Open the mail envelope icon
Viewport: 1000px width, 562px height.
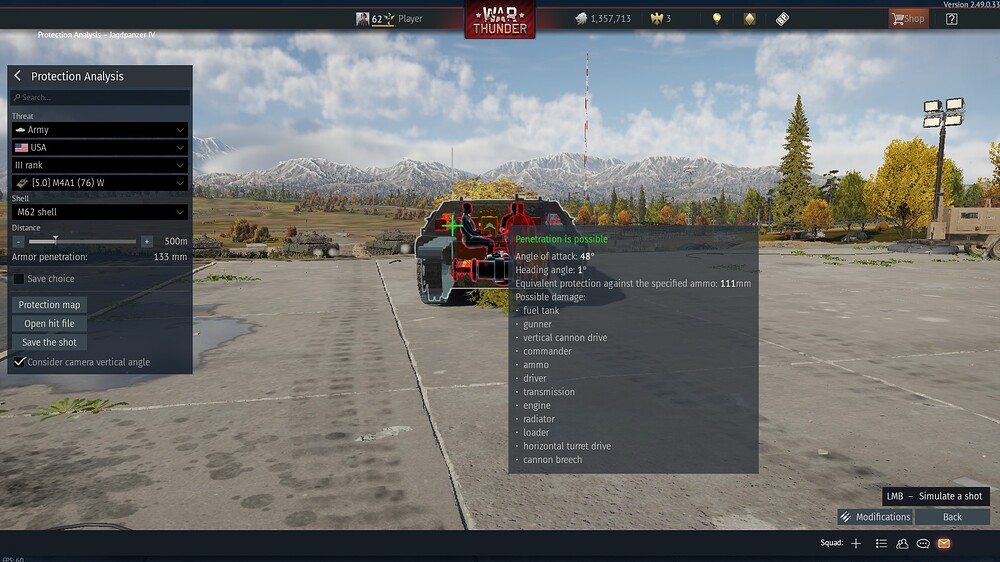tap(943, 543)
